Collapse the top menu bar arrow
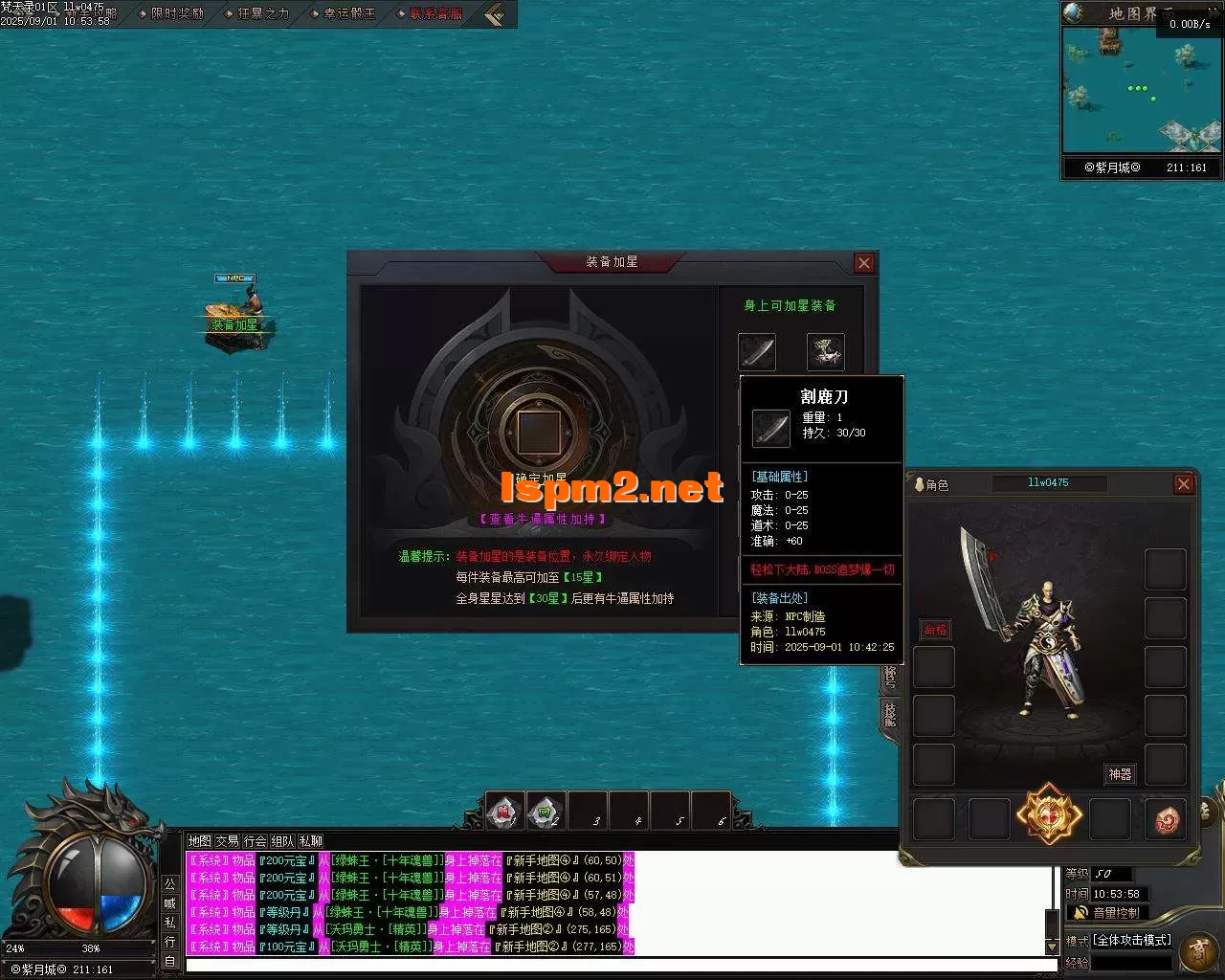1225x980 pixels. [494, 14]
